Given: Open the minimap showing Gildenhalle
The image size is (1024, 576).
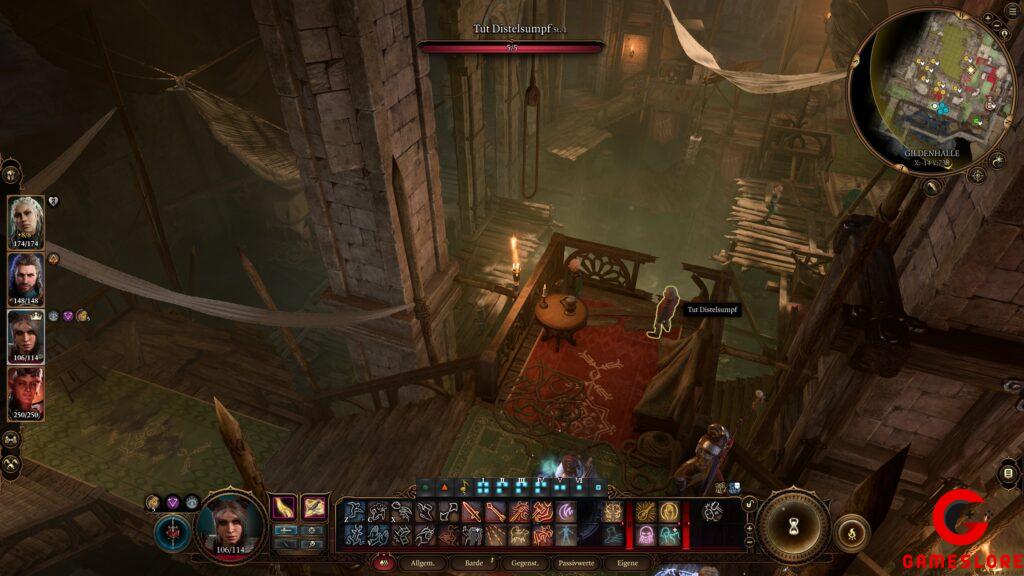Looking at the screenshot, I should pos(930,88).
